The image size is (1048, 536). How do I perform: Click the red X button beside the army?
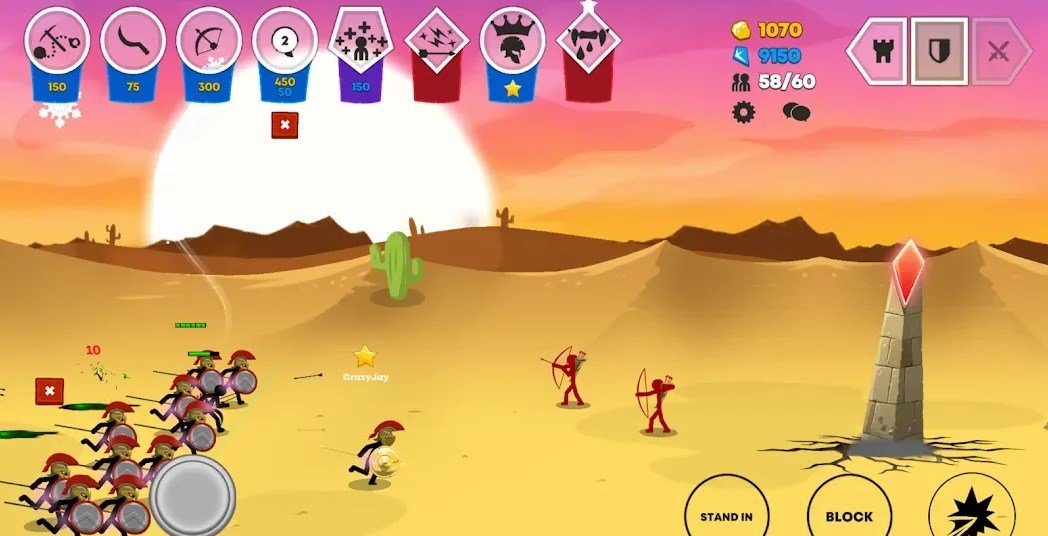[49, 391]
